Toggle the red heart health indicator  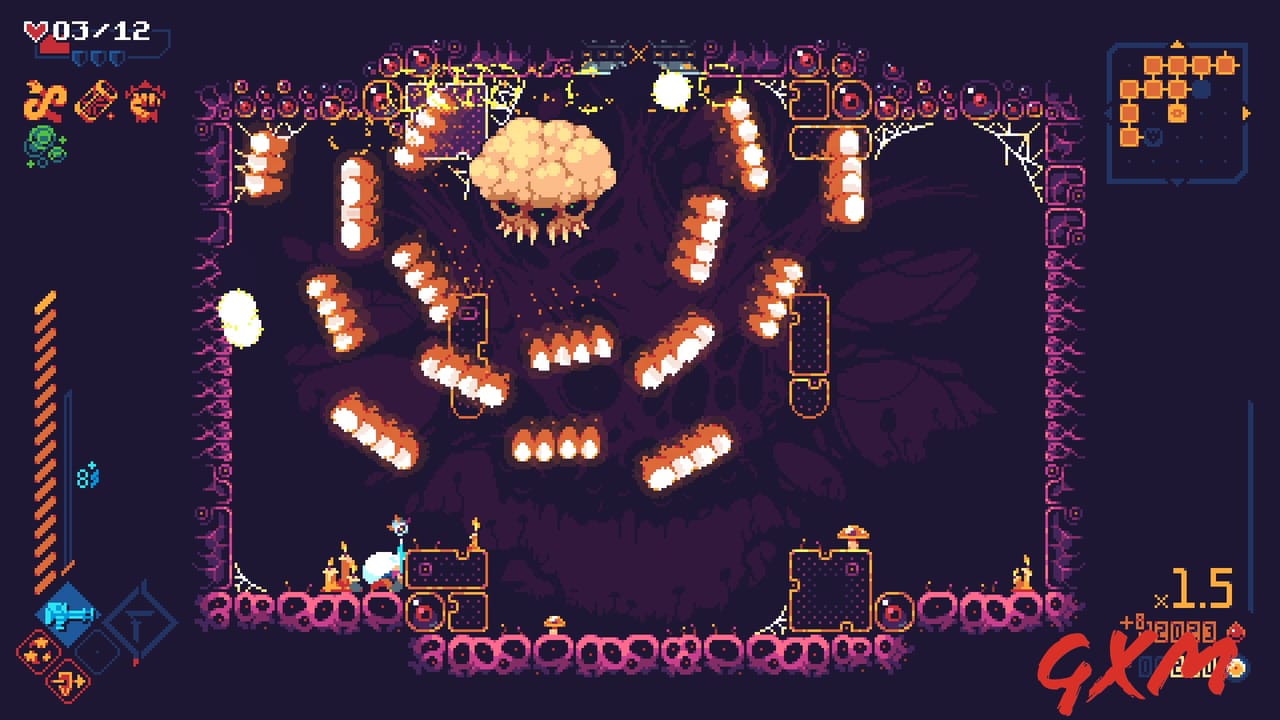pos(36,28)
